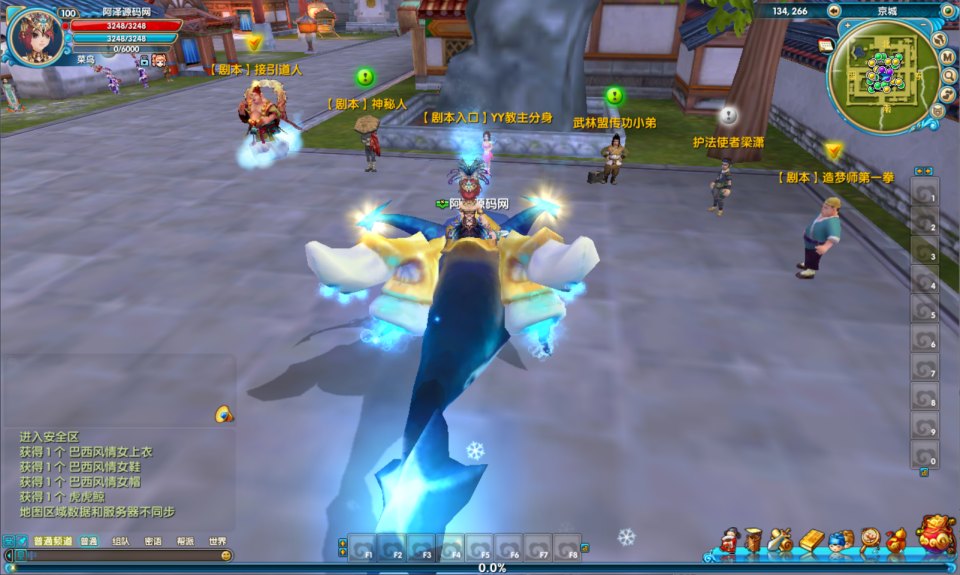Open the calendar icon near the minimap

point(825,45)
